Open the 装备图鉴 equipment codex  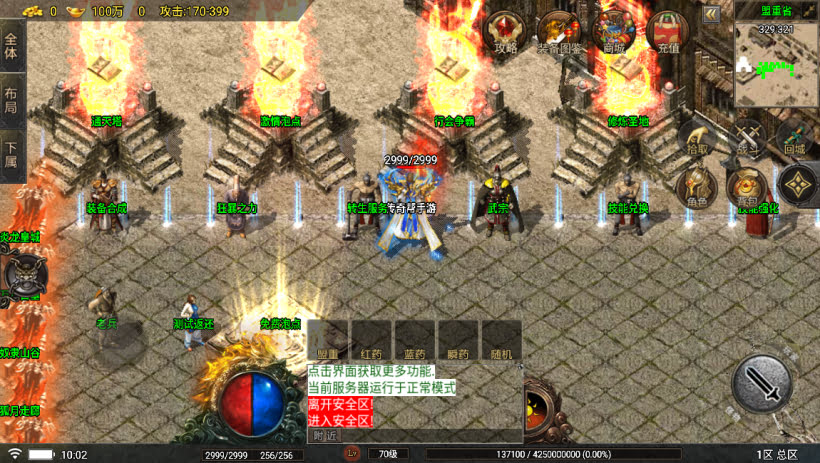(x=559, y=32)
